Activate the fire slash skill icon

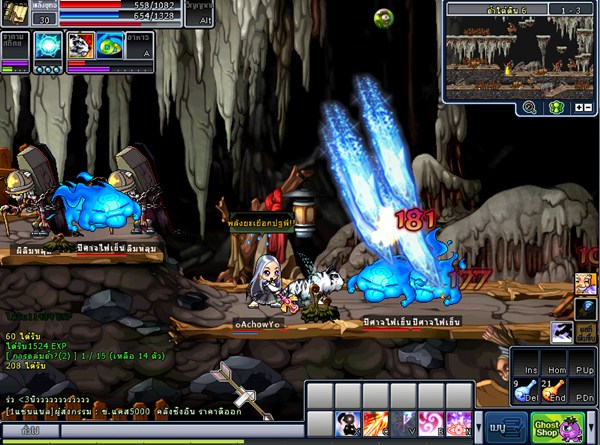tap(377, 423)
